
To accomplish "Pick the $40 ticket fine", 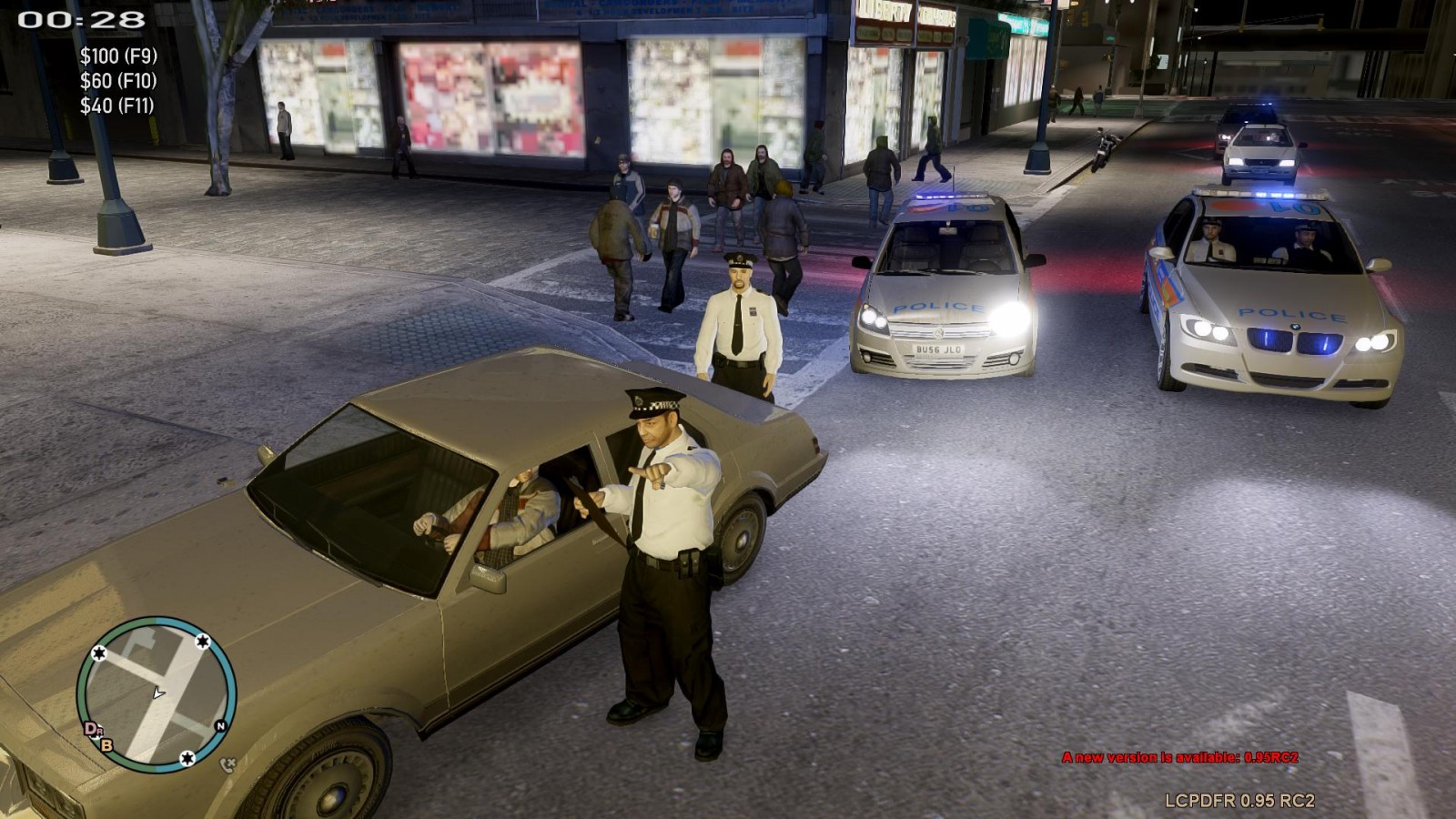I will tap(116, 106).
